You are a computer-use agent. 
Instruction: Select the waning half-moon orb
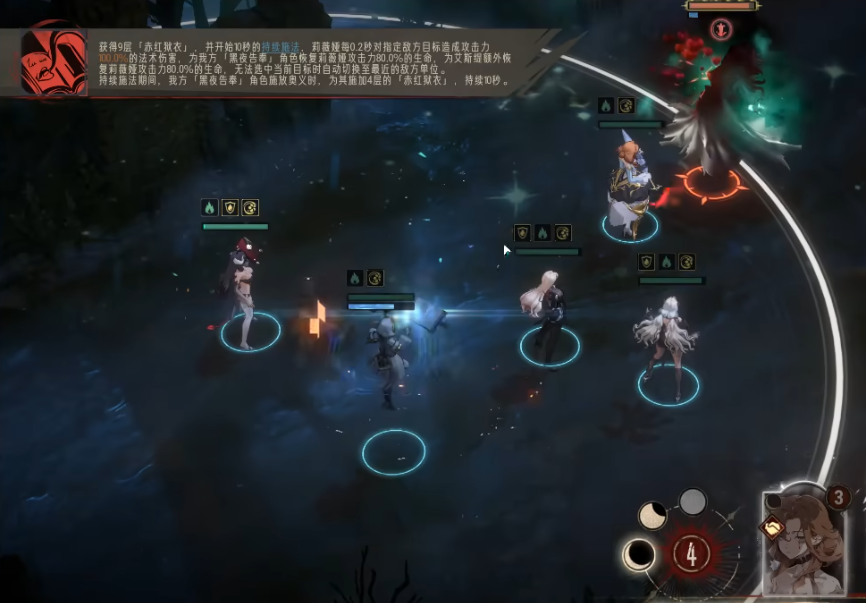click(x=653, y=516)
